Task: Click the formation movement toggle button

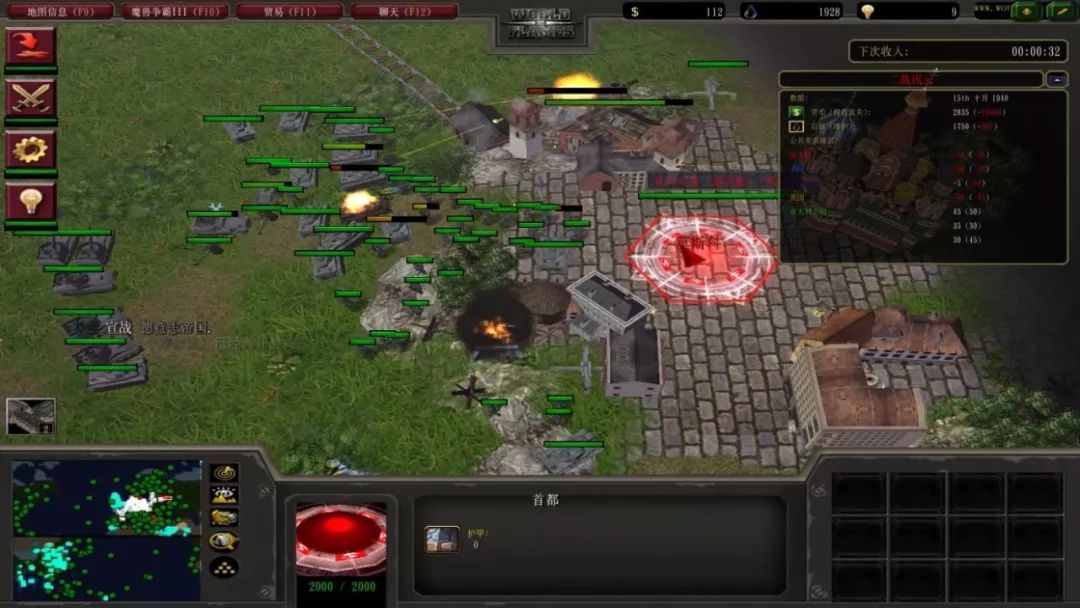Action: tap(224, 567)
